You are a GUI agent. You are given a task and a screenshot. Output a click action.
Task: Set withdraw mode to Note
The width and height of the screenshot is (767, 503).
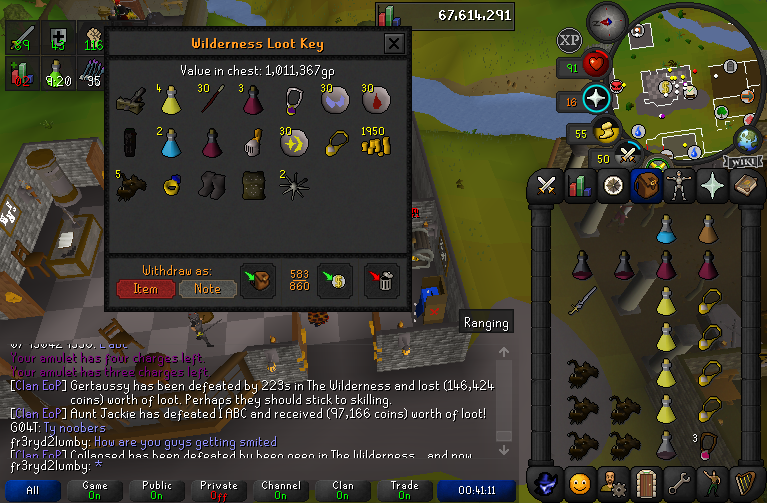207,288
